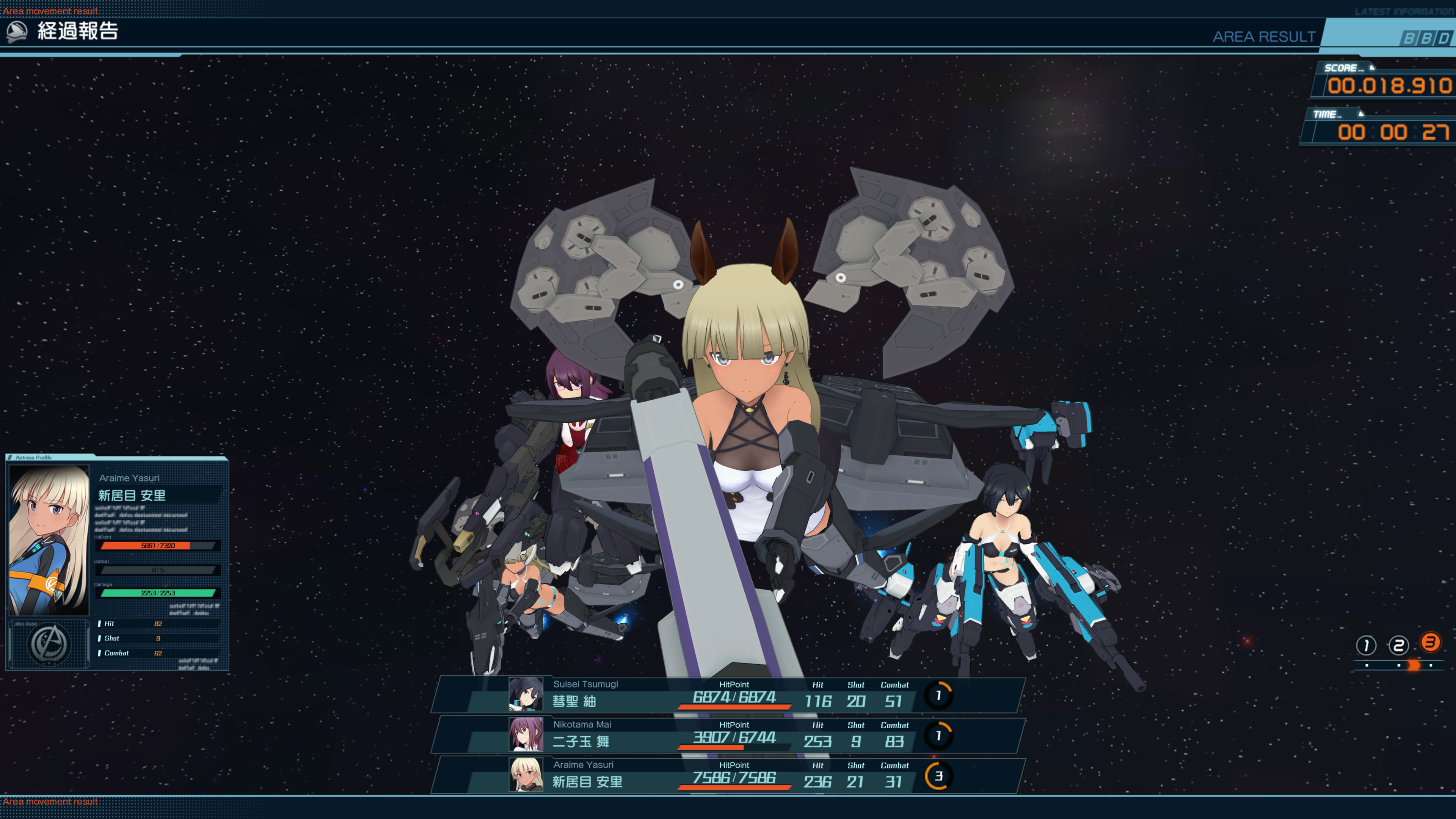This screenshot has height=819, width=1456.
Task: Switch to area page 2 indicator
Action: click(1398, 645)
